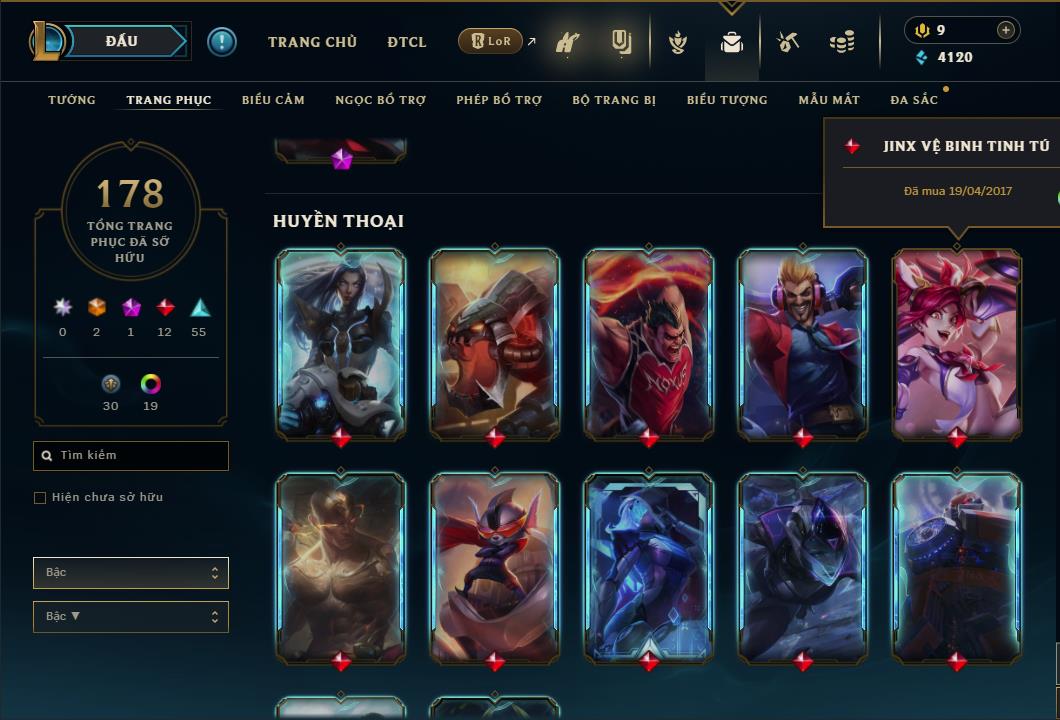Screen dimensions: 1060x720
Task: Open the store coin-stack icon
Action: point(842,42)
